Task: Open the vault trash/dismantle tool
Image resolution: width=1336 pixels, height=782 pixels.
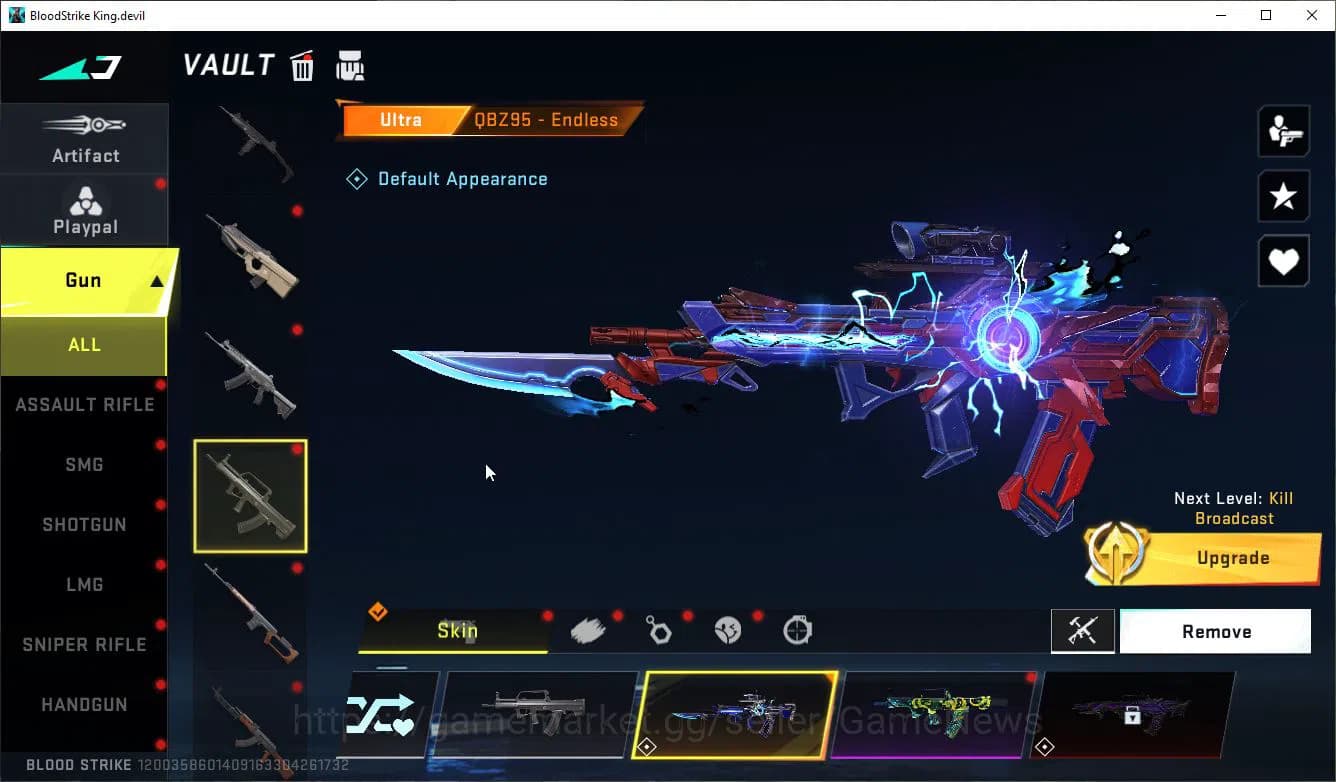Action: coord(301,64)
